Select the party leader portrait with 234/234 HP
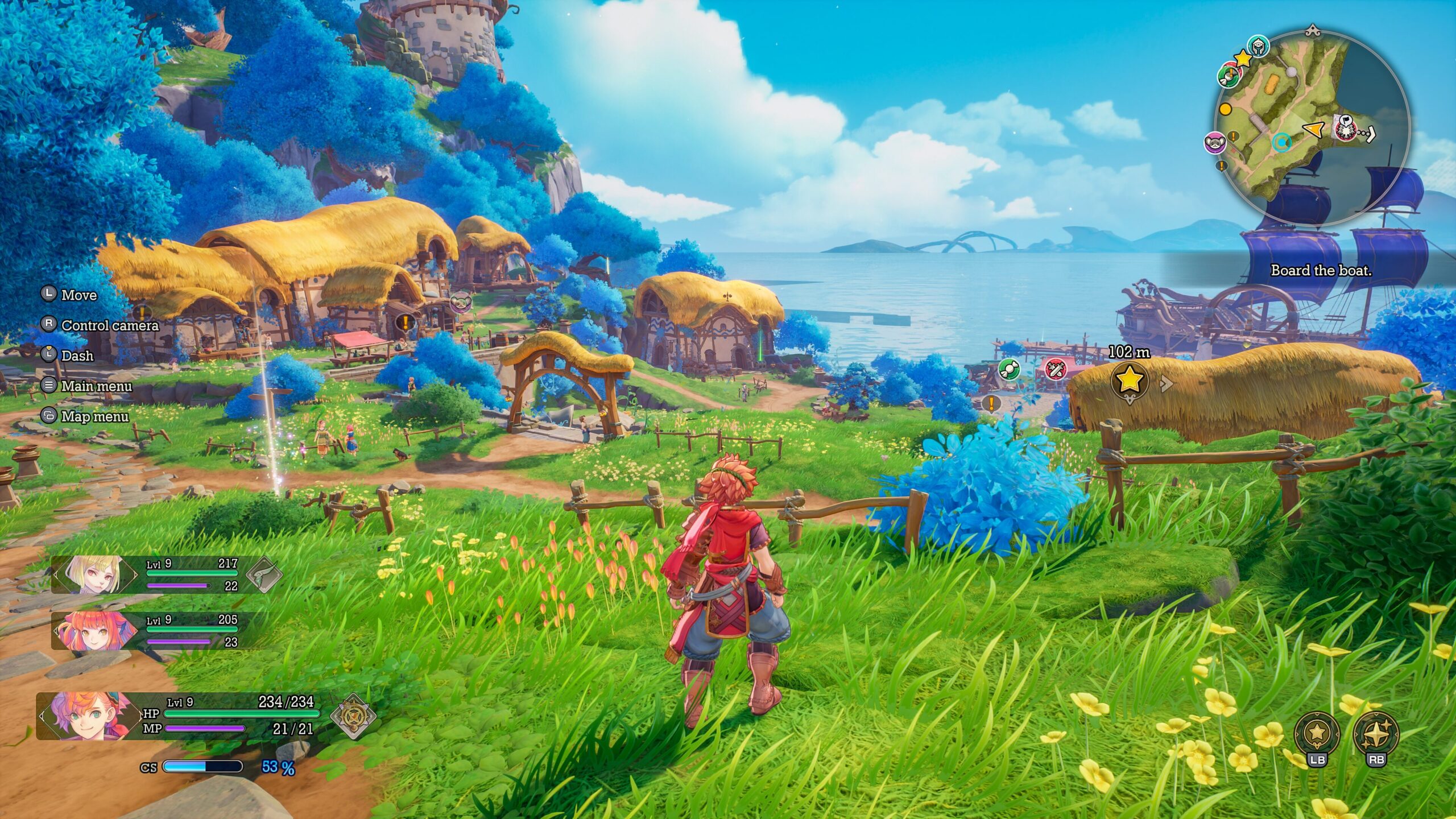Image resolution: width=1456 pixels, height=819 pixels. coord(88,716)
